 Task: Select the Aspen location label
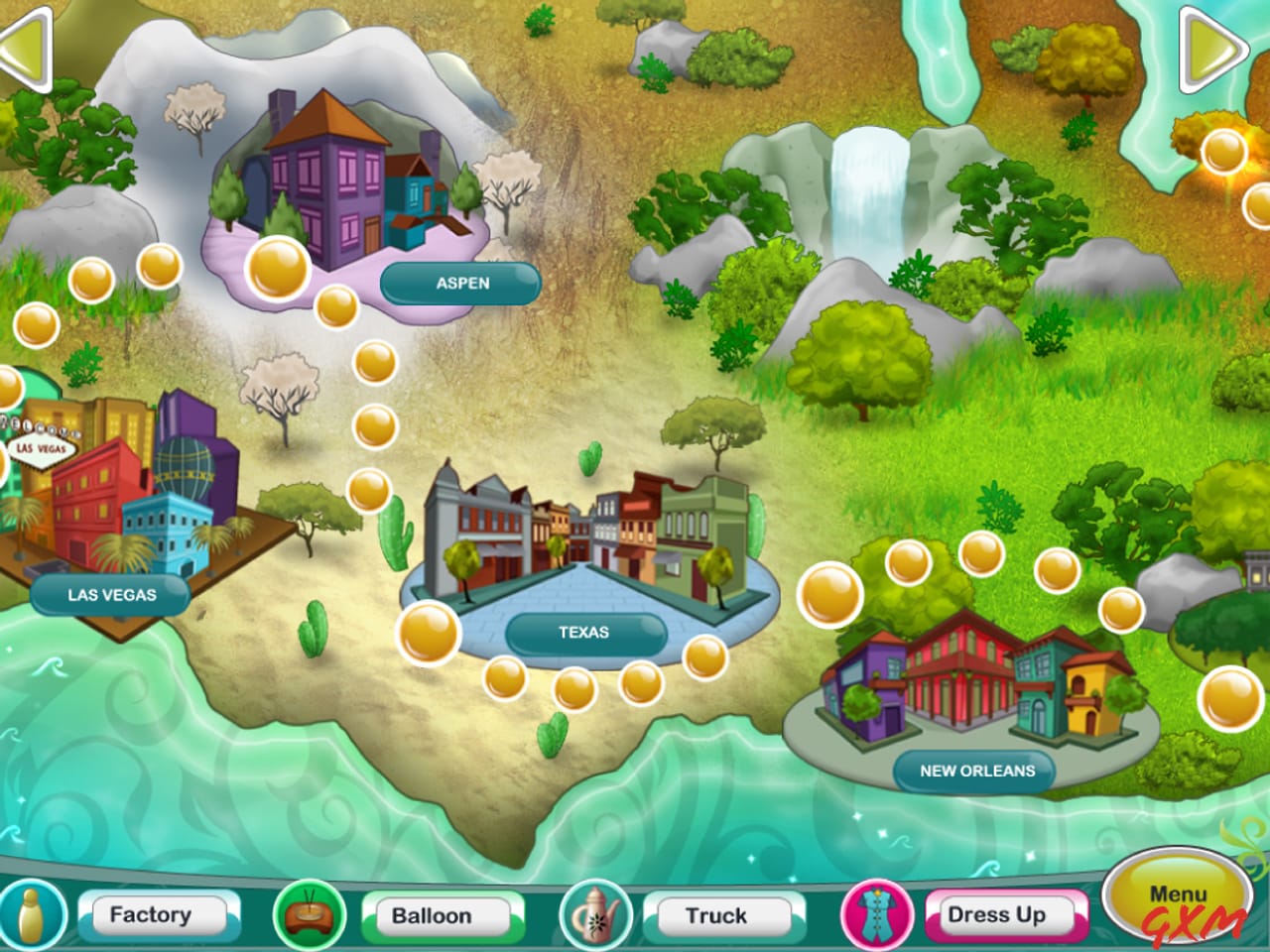pos(460,282)
